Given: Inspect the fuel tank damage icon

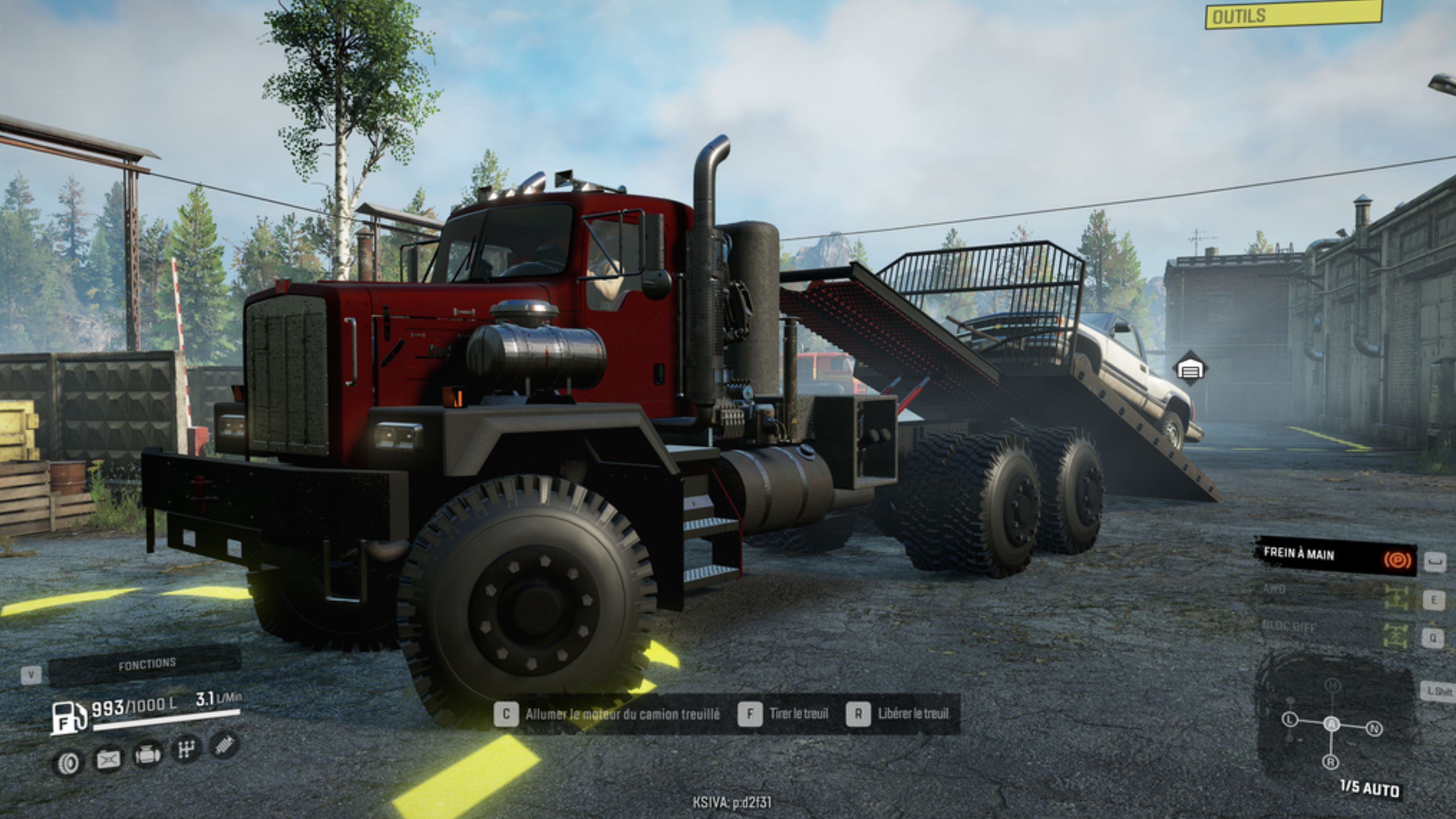Looking at the screenshot, I should (x=109, y=759).
